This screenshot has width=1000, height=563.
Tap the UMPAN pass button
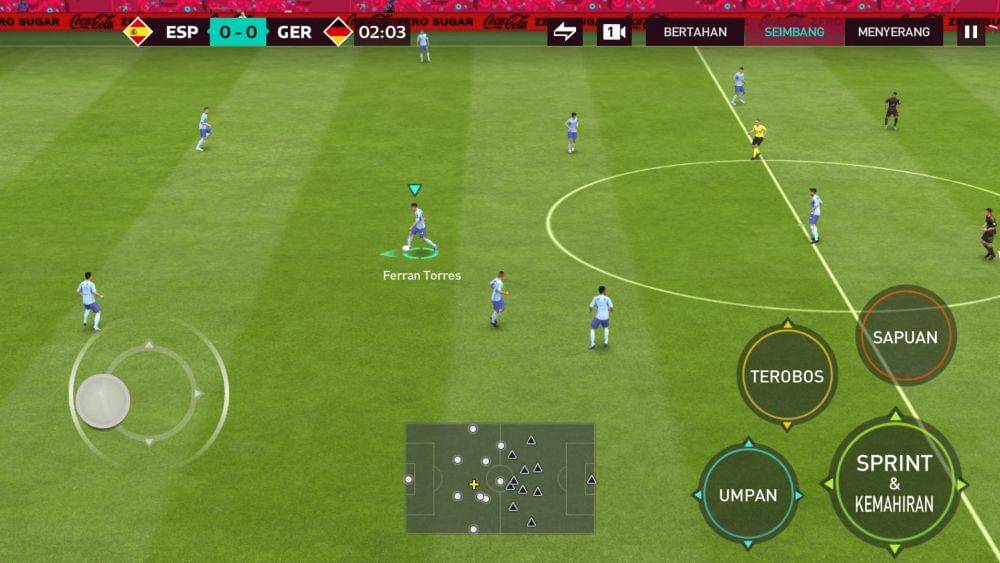tap(748, 495)
